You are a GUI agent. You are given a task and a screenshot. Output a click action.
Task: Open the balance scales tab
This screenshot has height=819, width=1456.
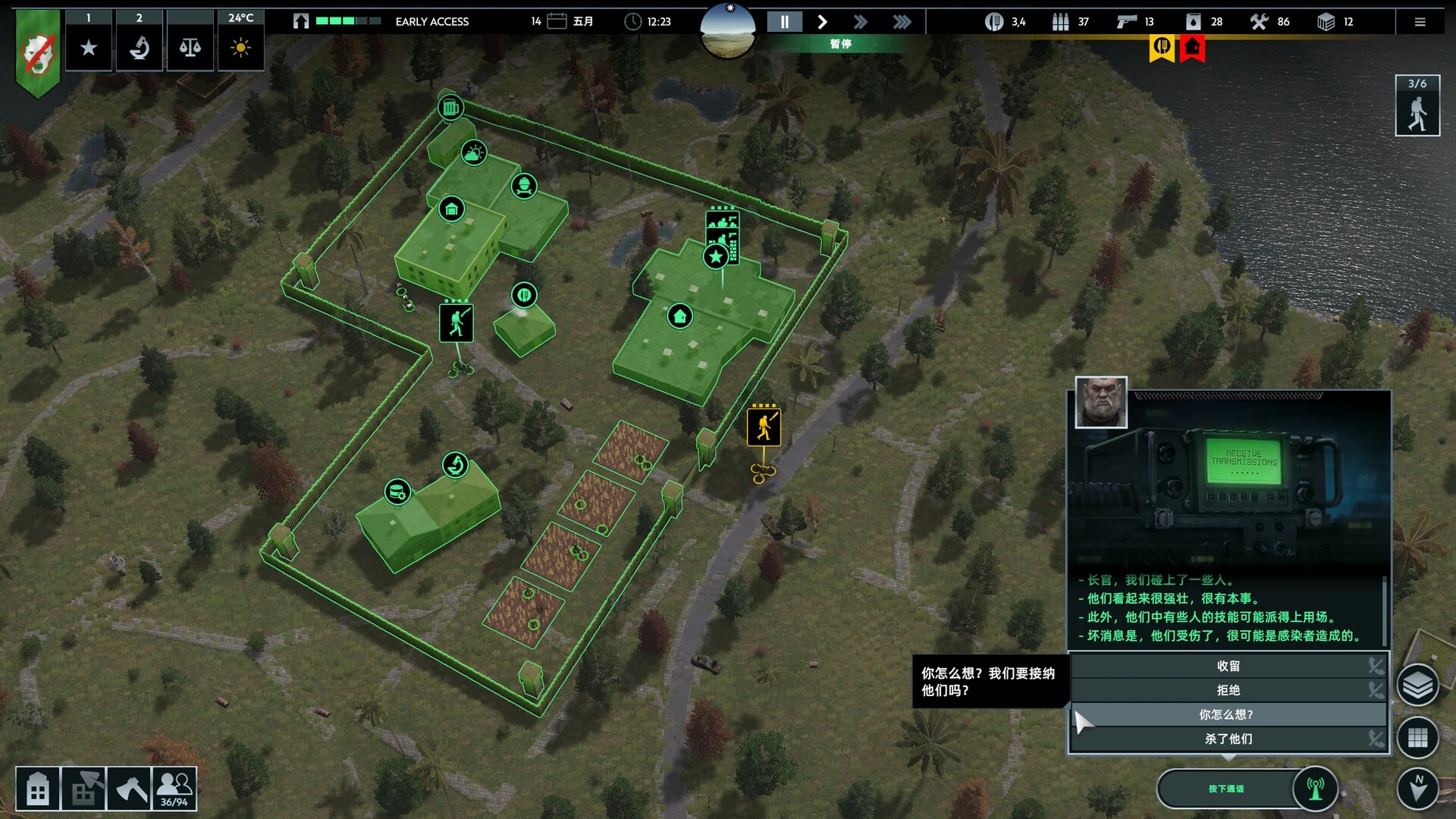tap(190, 48)
